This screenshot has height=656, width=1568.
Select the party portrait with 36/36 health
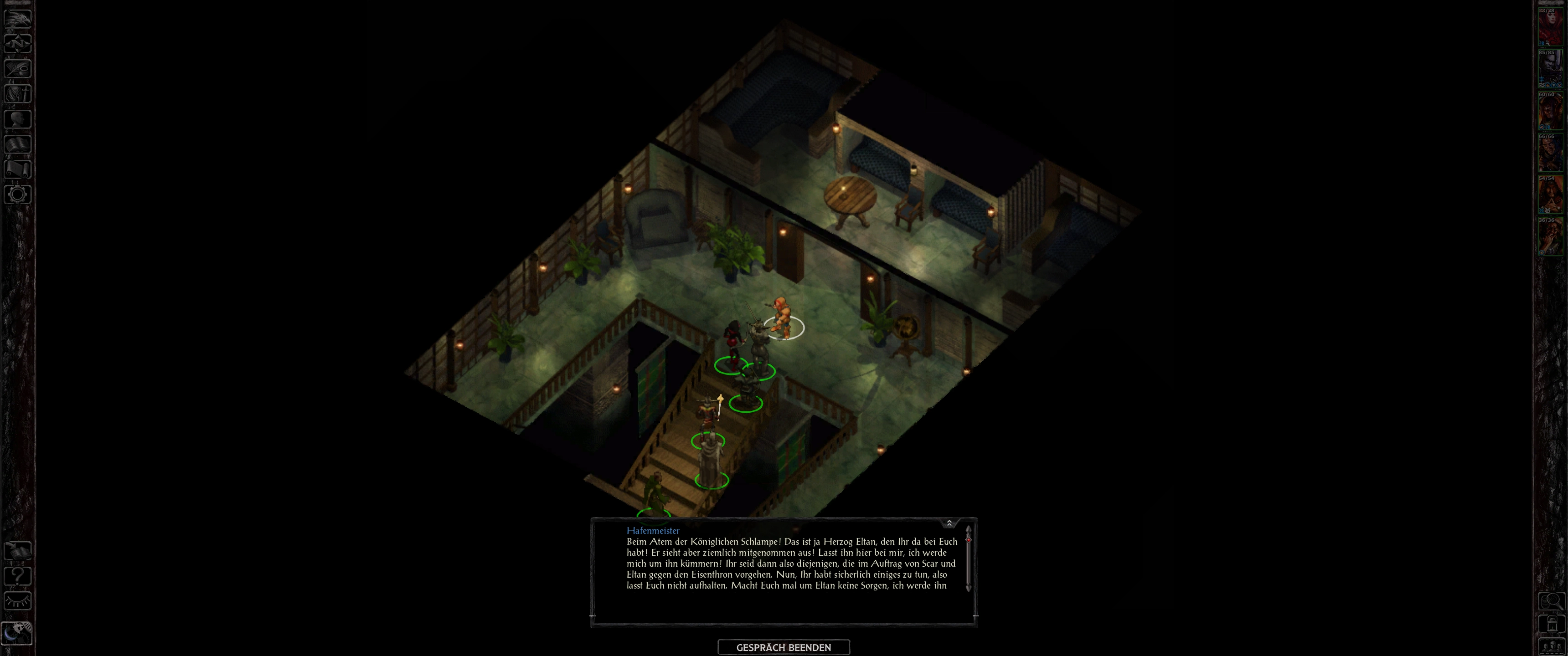point(1550,237)
